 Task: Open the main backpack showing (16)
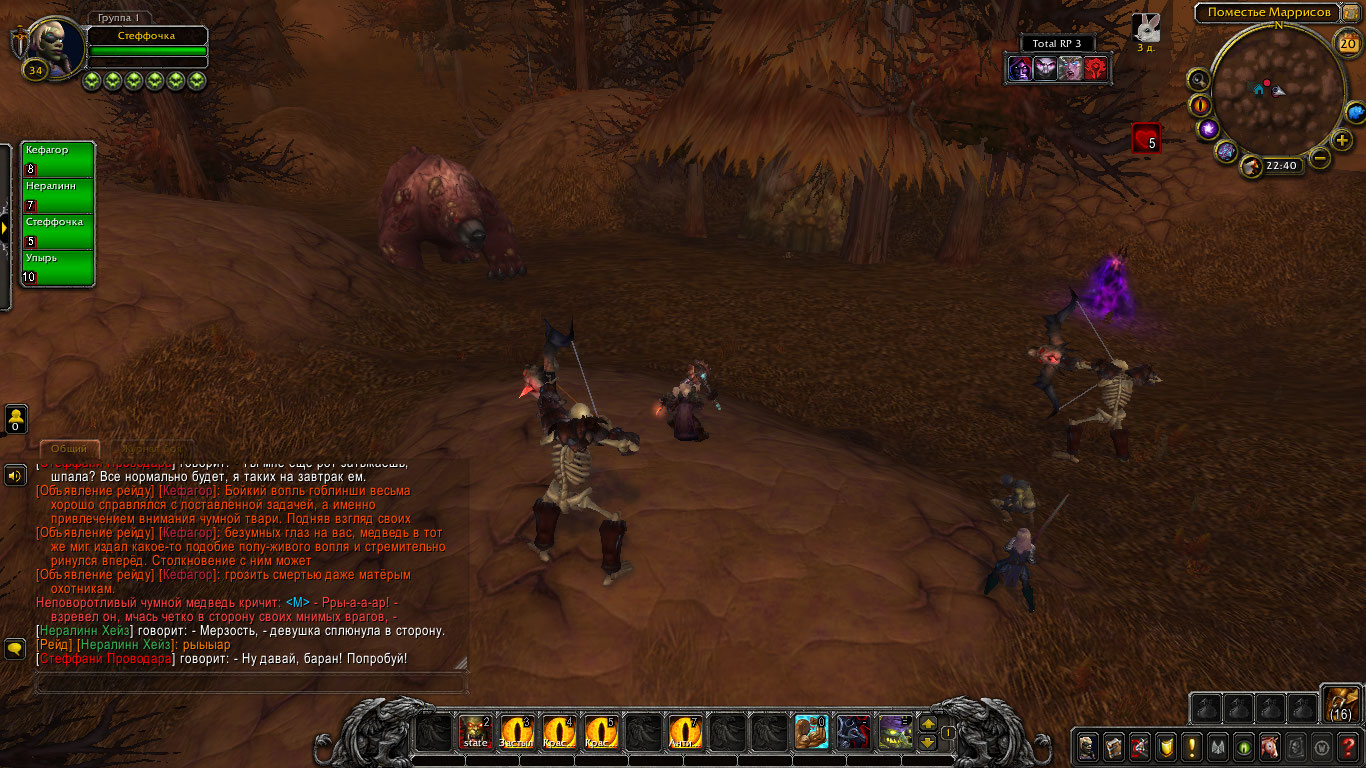[x=1341, y=703]
